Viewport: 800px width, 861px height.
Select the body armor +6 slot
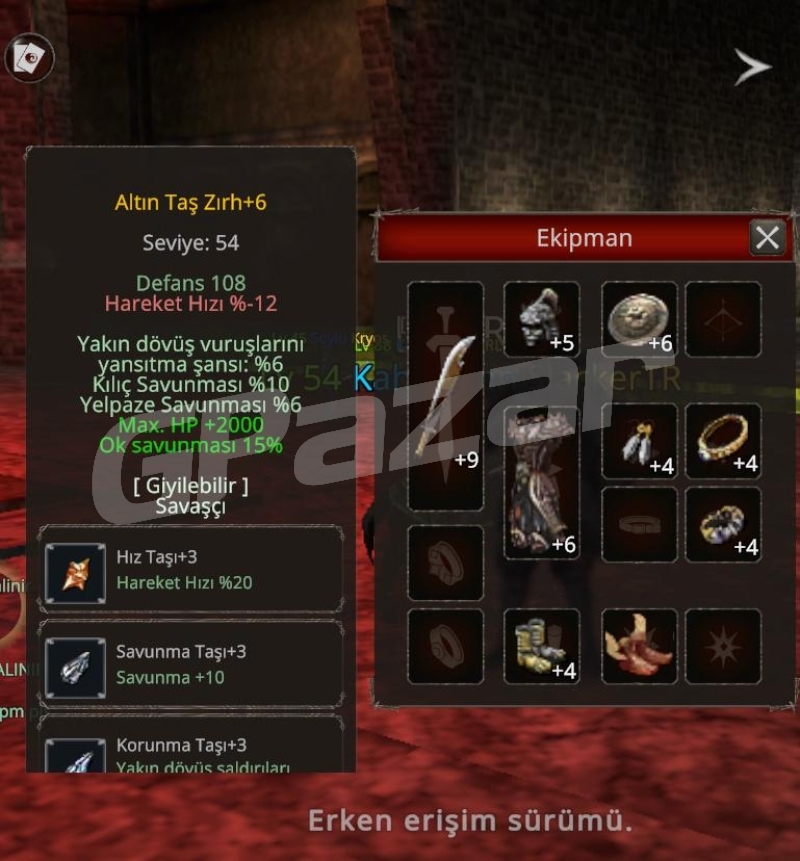pyautogui.click(x=541, y=482)
